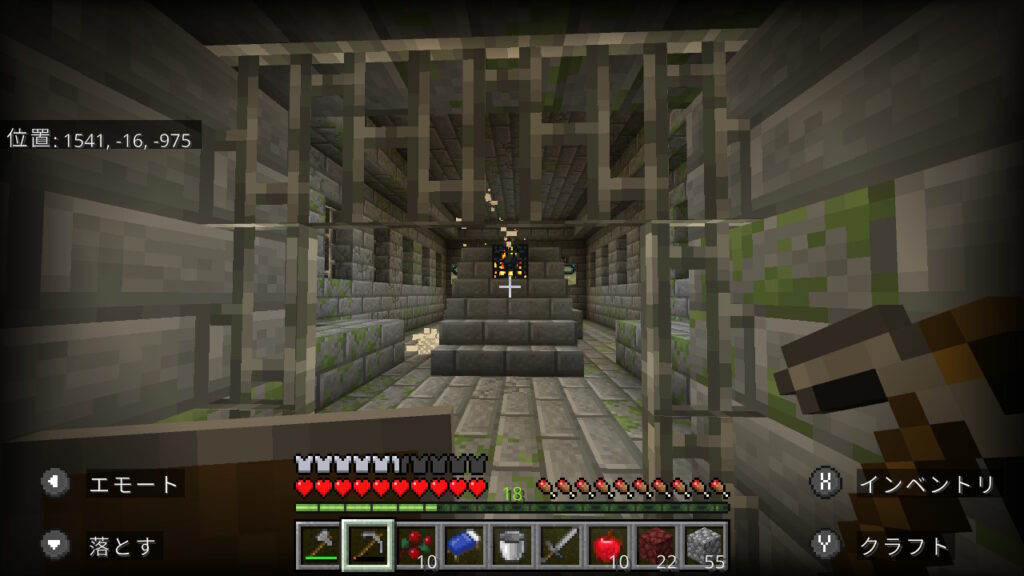
Task: Choose the iron pickaxe in the hotbar
Action: point(367,546)
